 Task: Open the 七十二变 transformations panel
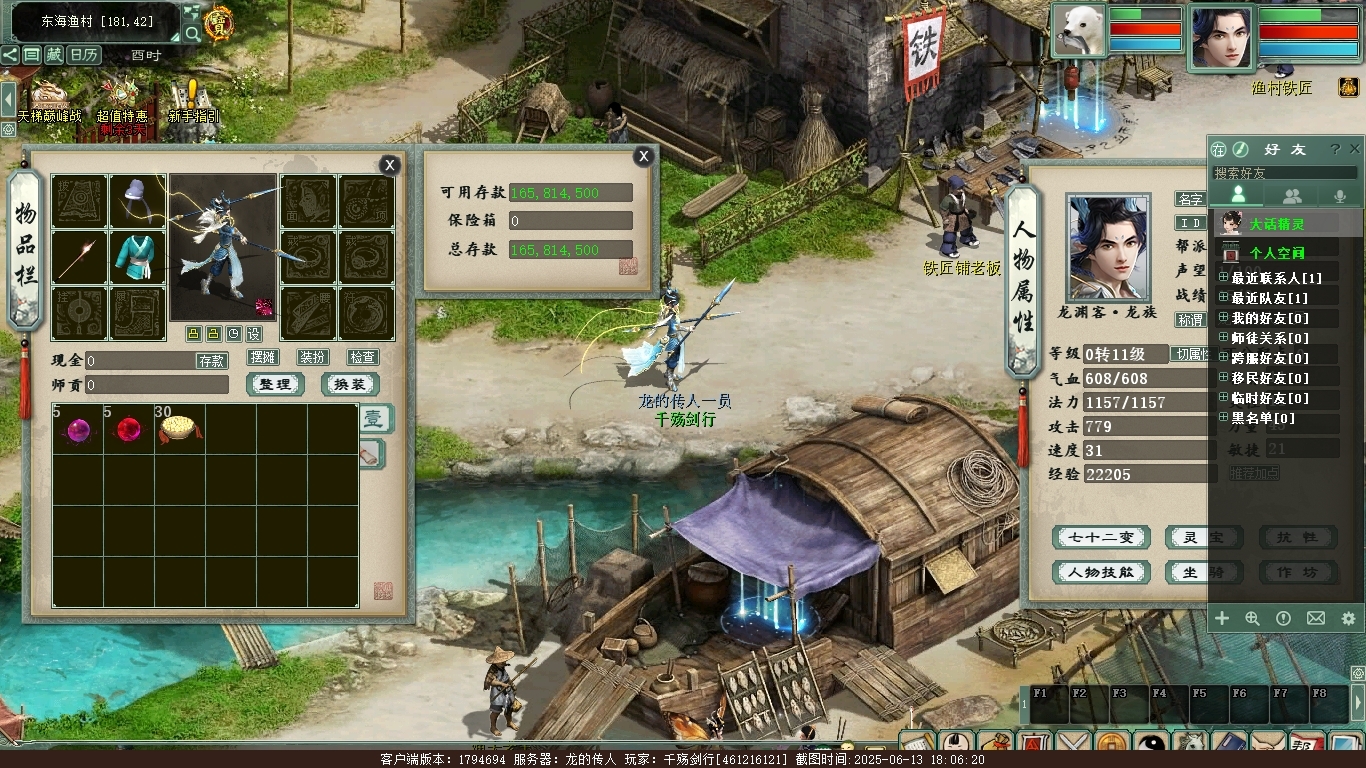click(1101, 537)
